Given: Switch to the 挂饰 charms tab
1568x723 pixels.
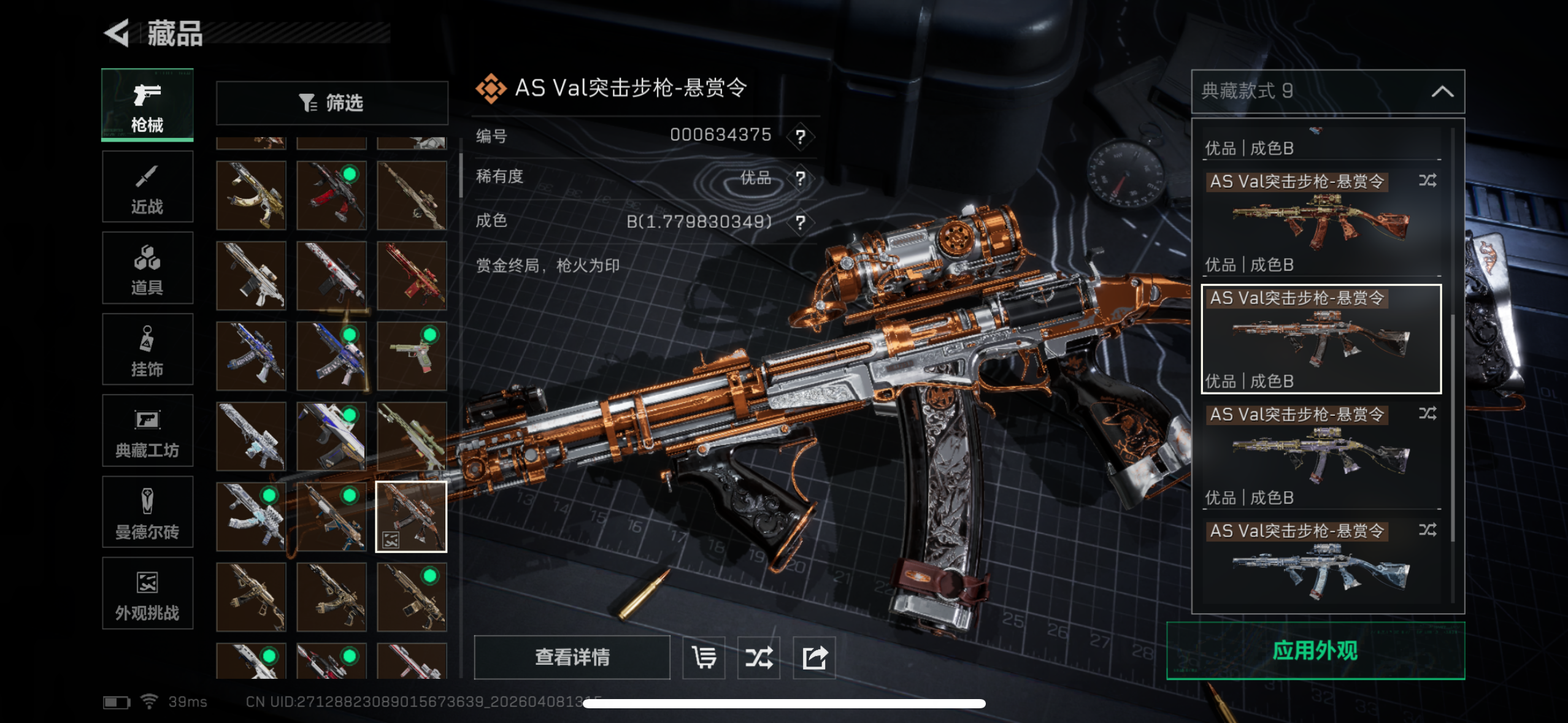Looking at the screenshot, I should [x=147, y=350].
